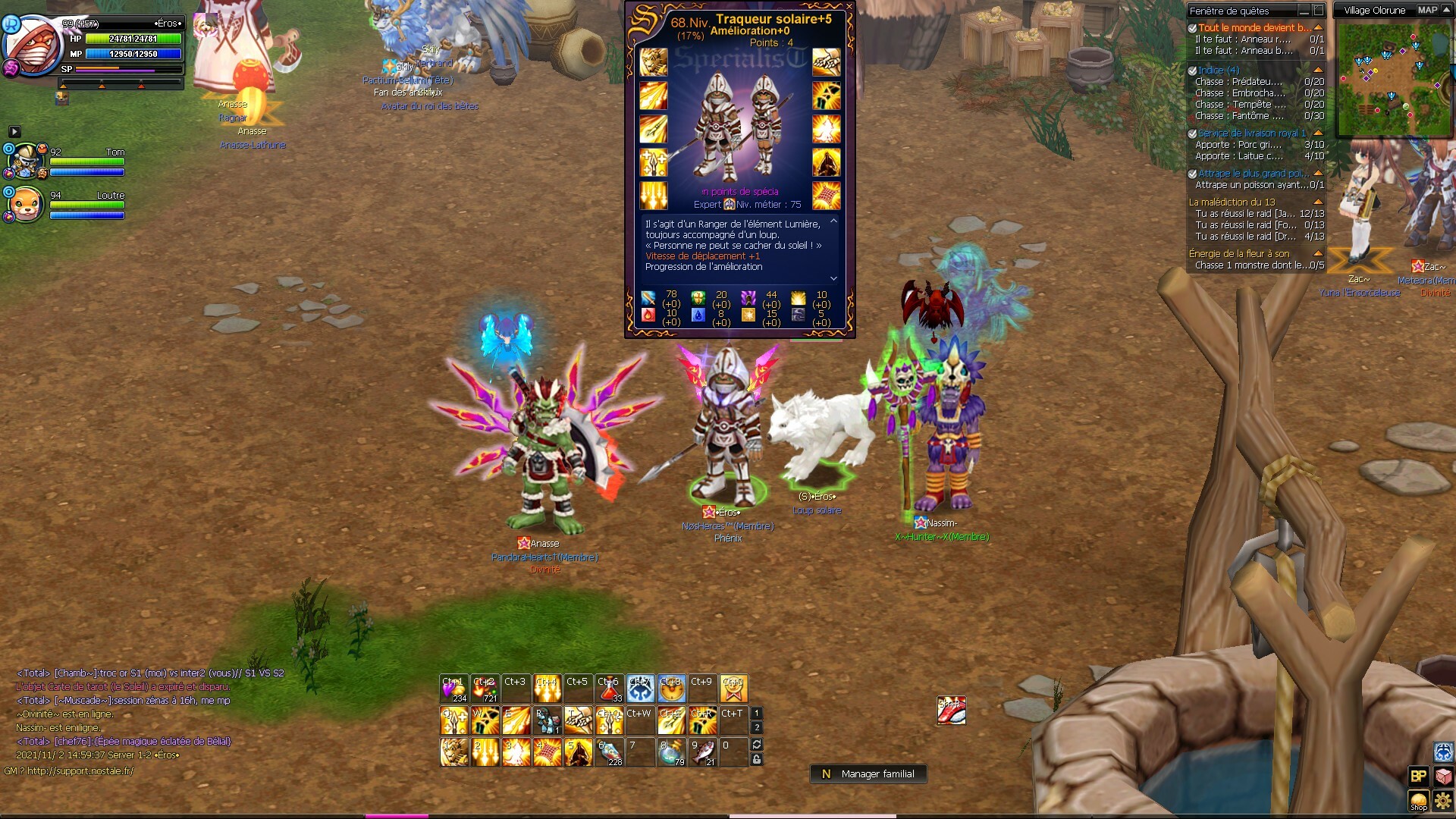
Task: Toggle the checkmark beside 'Indice (4)' quest
Action: tap(1192, 71)
